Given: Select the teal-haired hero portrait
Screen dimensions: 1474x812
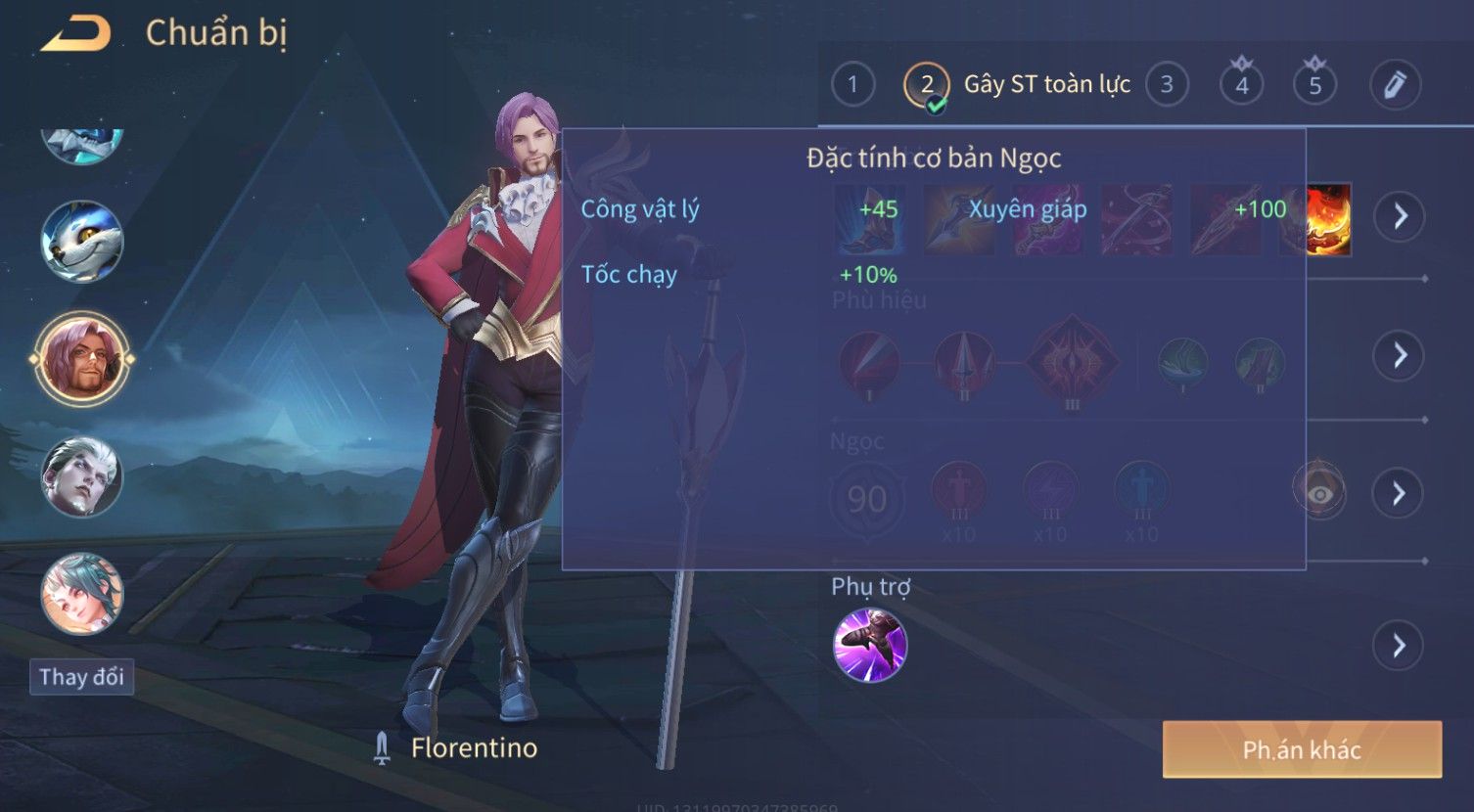Looking at the screenshot, I should pyautogui.click(x=82, y=594).
